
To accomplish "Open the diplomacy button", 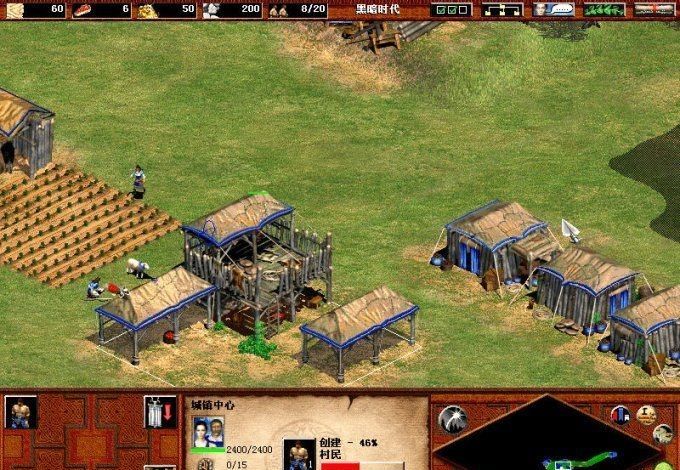I will click(604, 9).
